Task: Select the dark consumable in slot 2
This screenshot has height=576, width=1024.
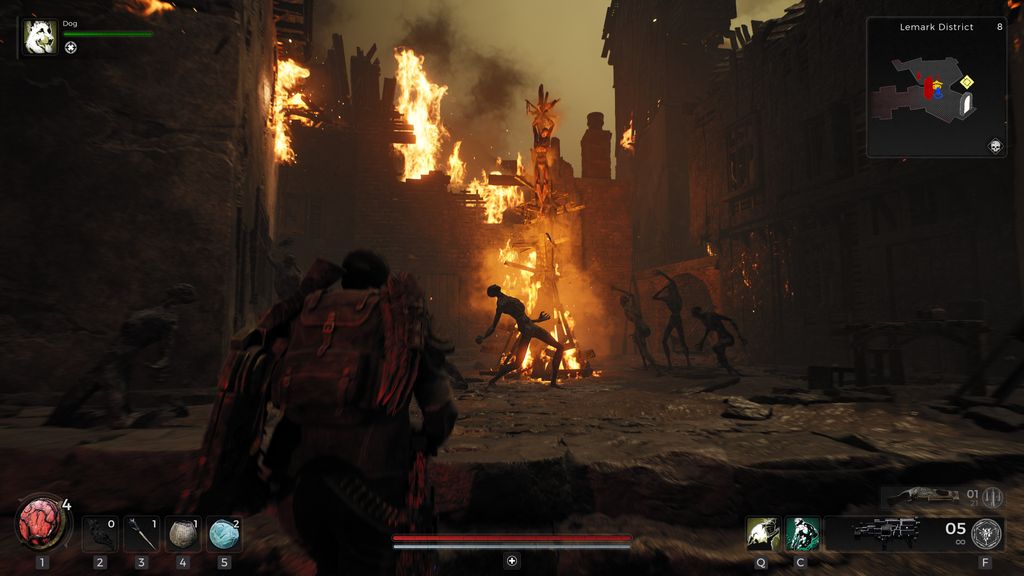Action: click(99, 534)
